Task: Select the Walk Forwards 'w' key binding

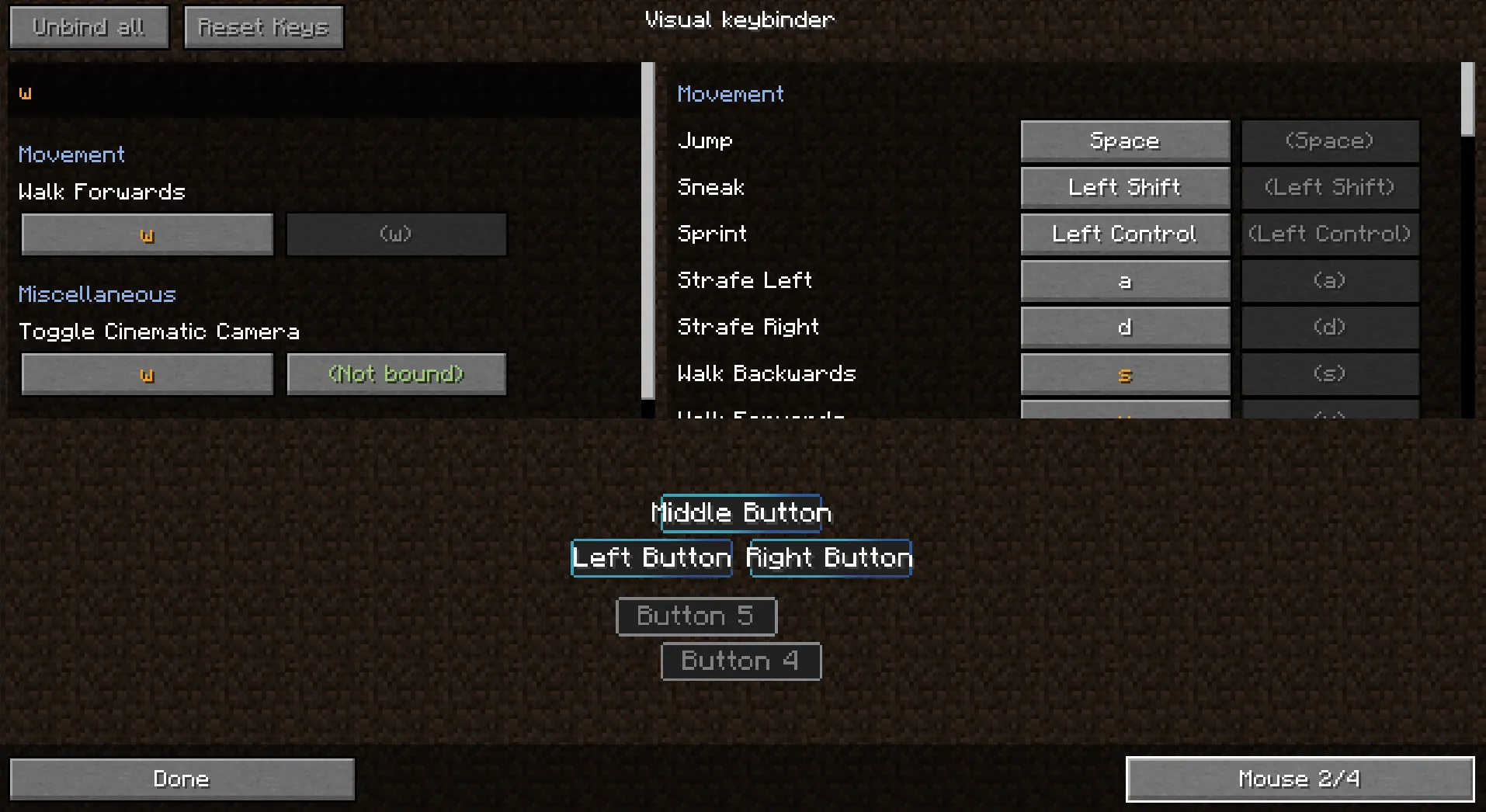Action: coord(147,234)
